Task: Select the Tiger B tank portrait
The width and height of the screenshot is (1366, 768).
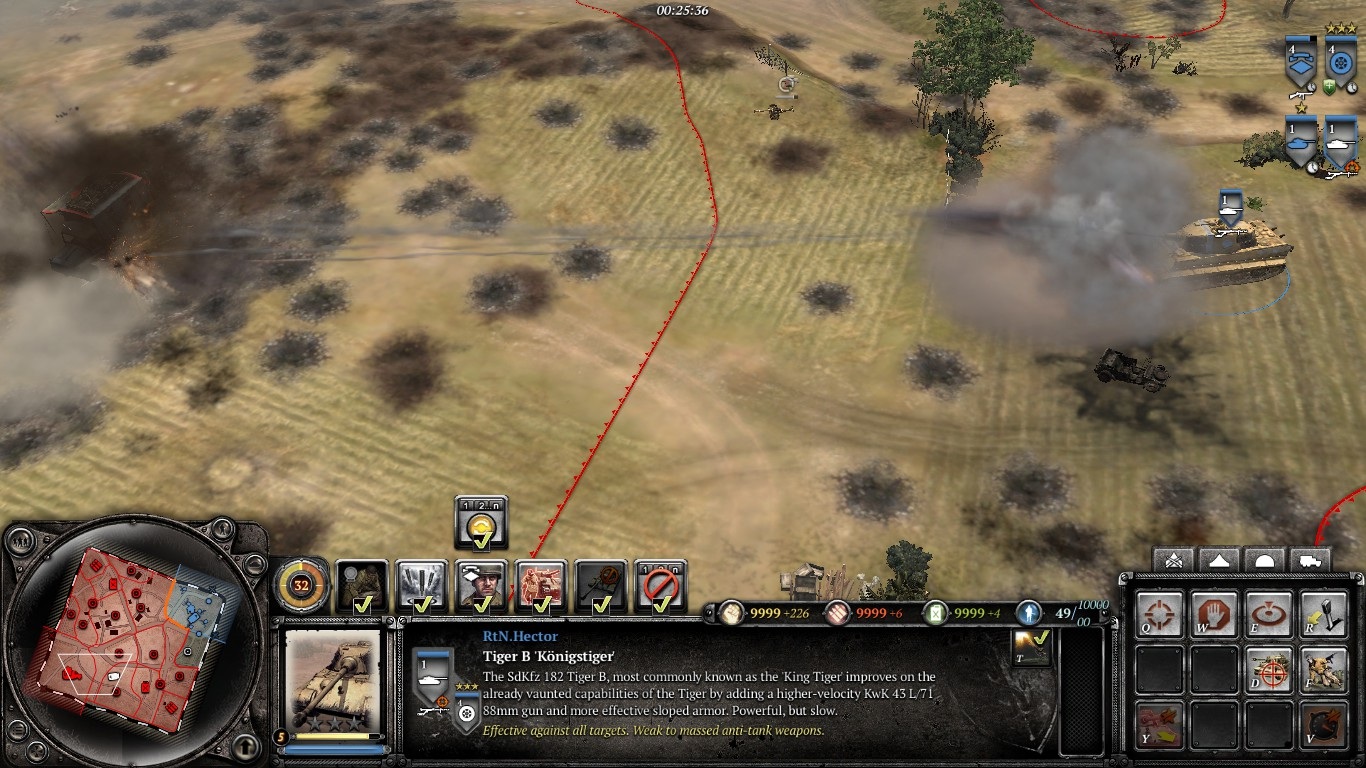Action: [333, 680]
